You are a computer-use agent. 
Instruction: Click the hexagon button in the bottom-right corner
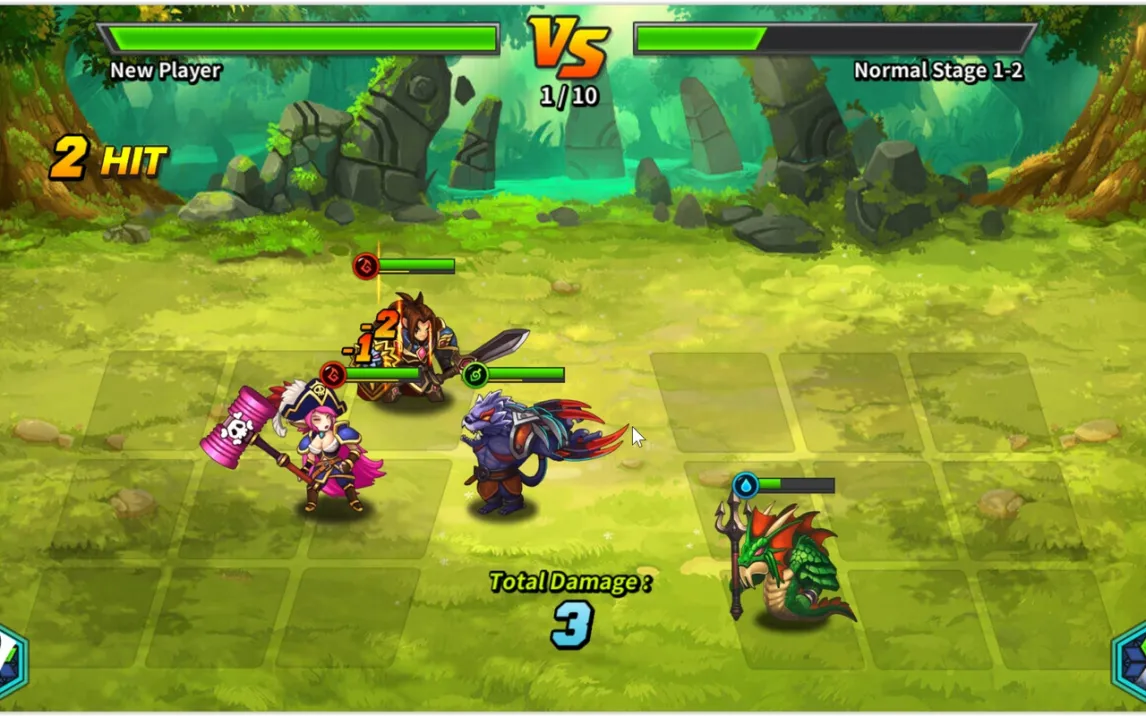point(1133,661)
